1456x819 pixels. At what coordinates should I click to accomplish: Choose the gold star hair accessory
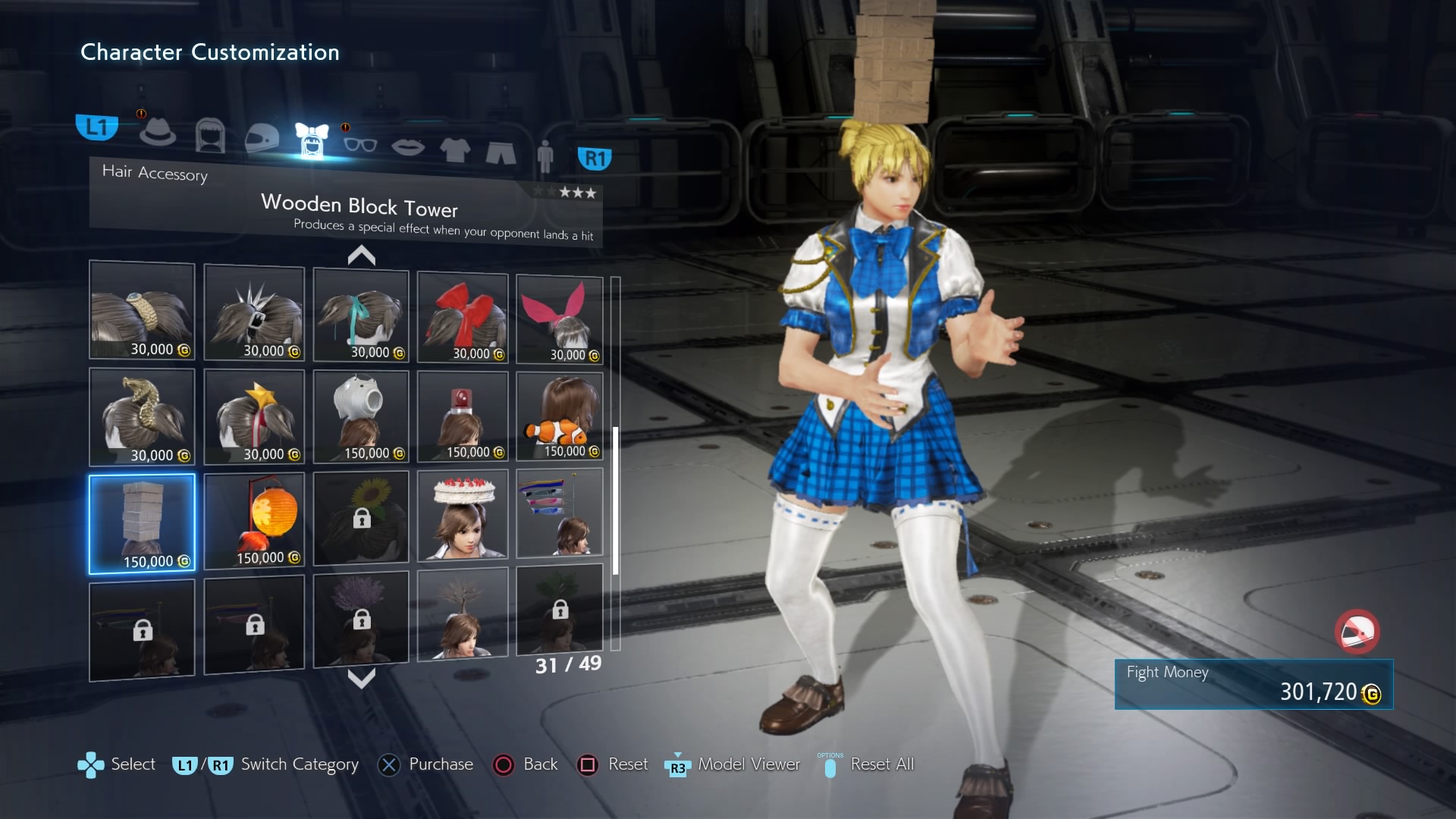tap(254, 417)
